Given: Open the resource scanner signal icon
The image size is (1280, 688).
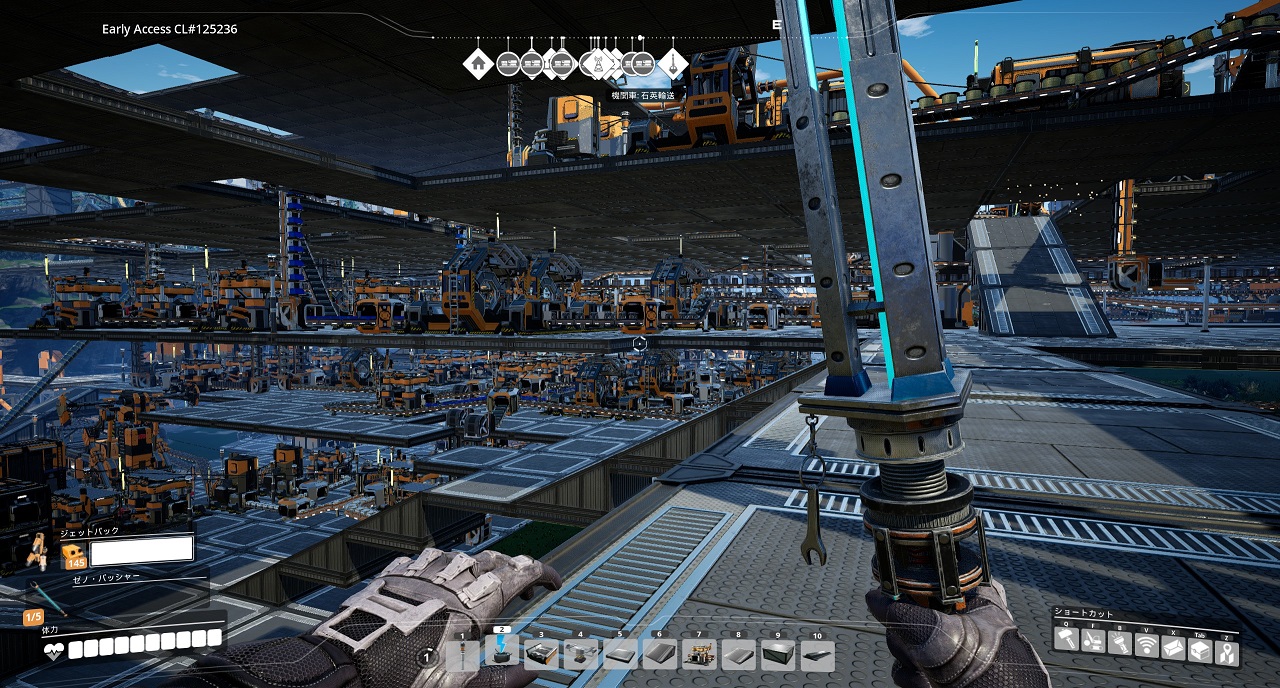Looking at the screenshot, I should (x=1147, y=646).
